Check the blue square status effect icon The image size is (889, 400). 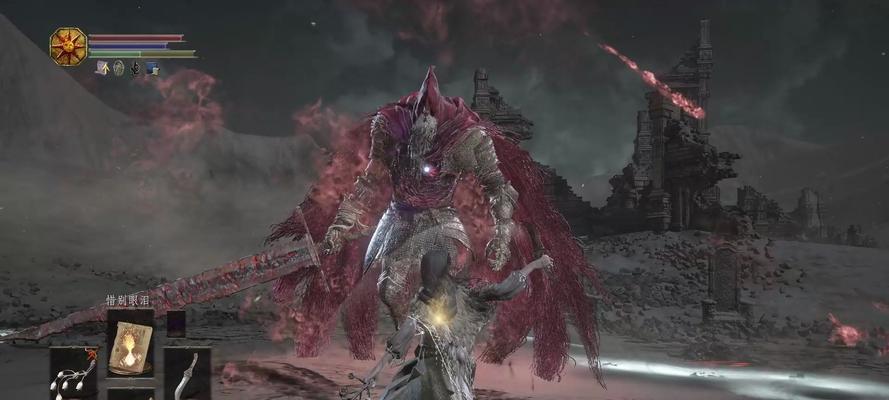pyautogui.click(x=152, y=68)
